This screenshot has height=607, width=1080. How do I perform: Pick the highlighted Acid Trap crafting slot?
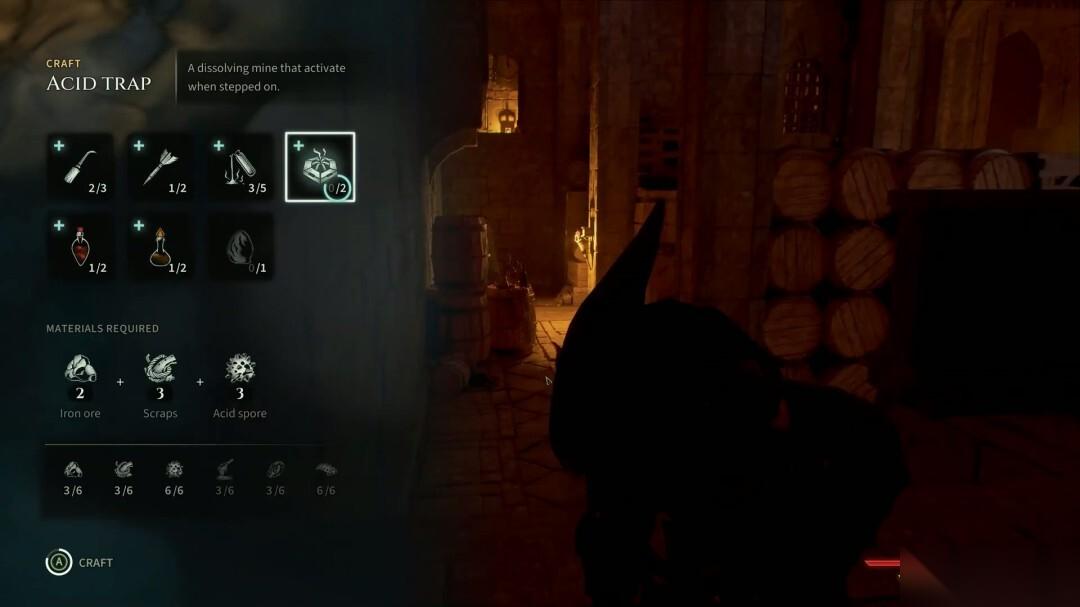click(x=320, y=167)
